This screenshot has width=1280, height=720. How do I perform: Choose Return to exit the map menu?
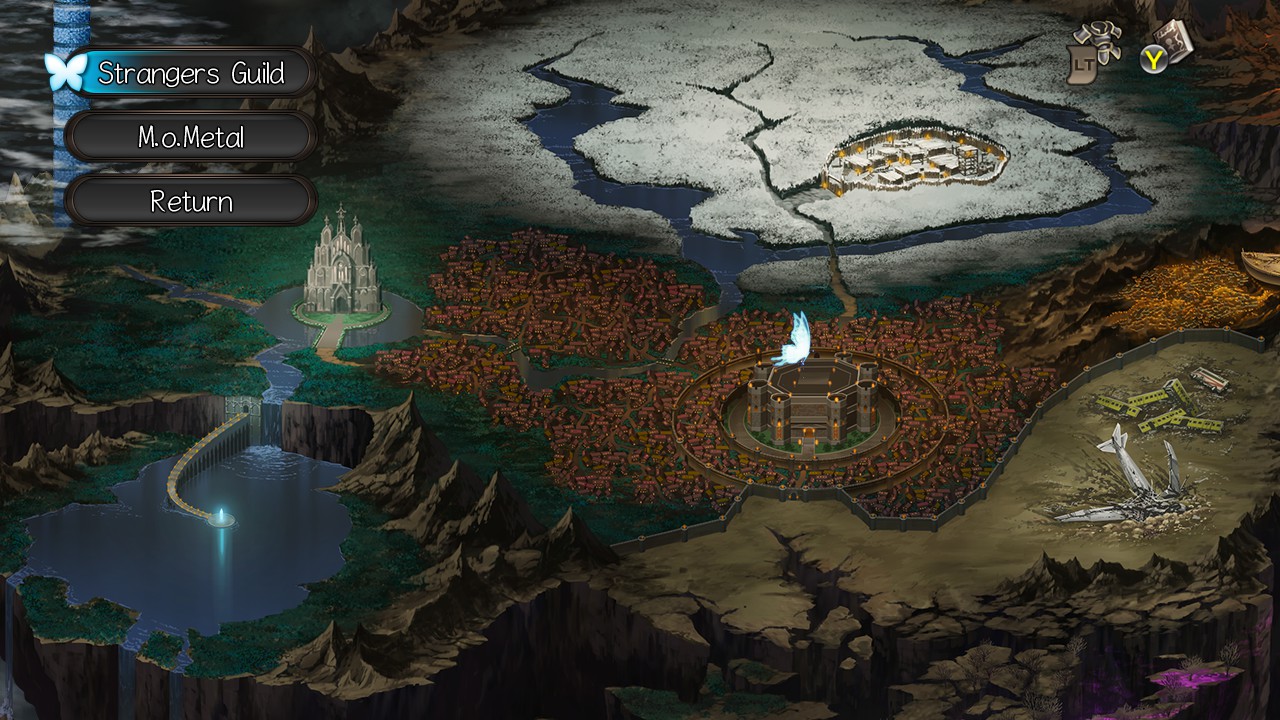pos(190,200)
